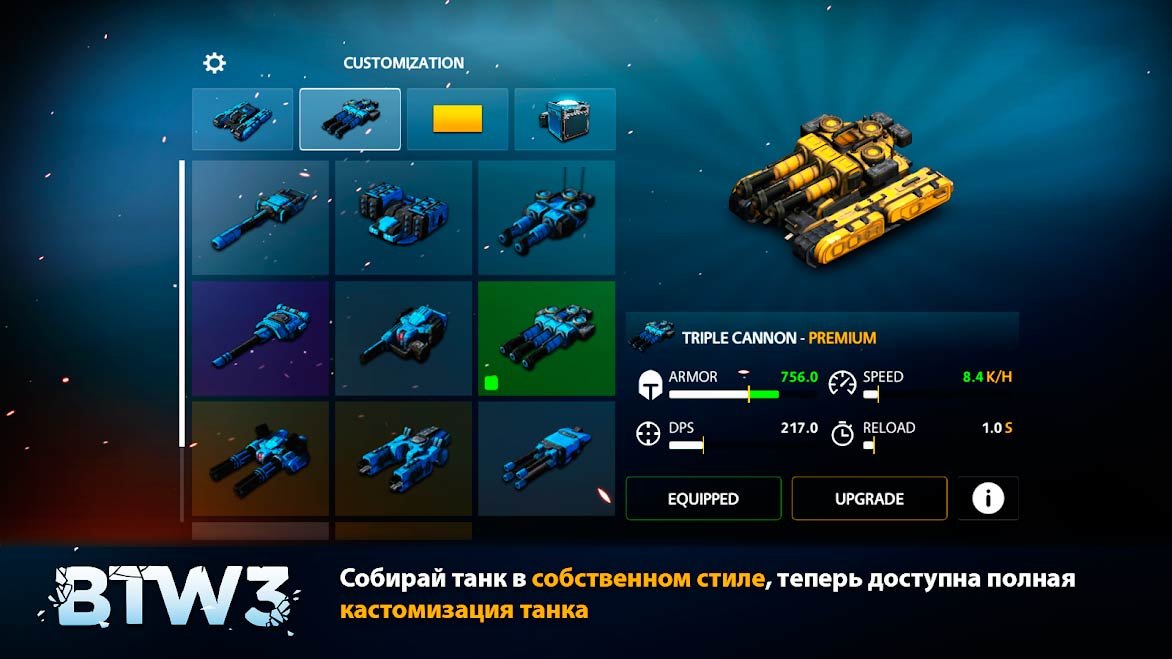Open the supply crate tab
The width and height of the screenshot is (1172, 659).
564,119
